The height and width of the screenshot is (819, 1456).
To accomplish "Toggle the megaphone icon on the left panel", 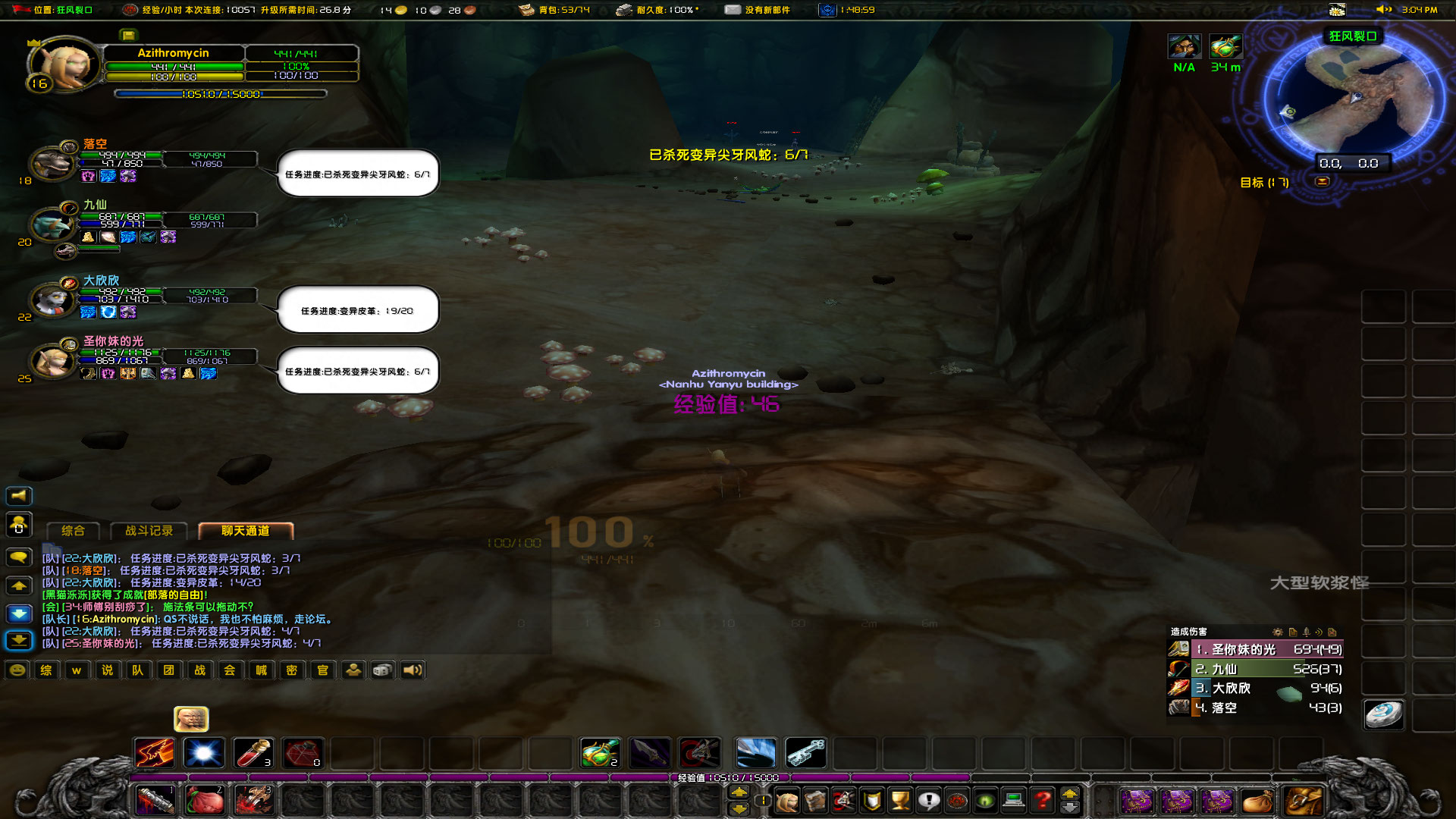I will coord(19,495).
